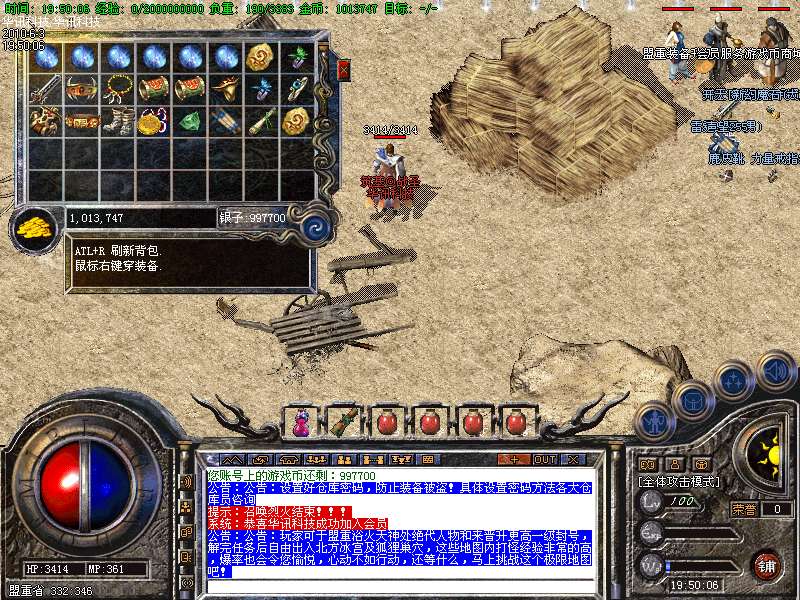Open the character status round button

(655, 420)
